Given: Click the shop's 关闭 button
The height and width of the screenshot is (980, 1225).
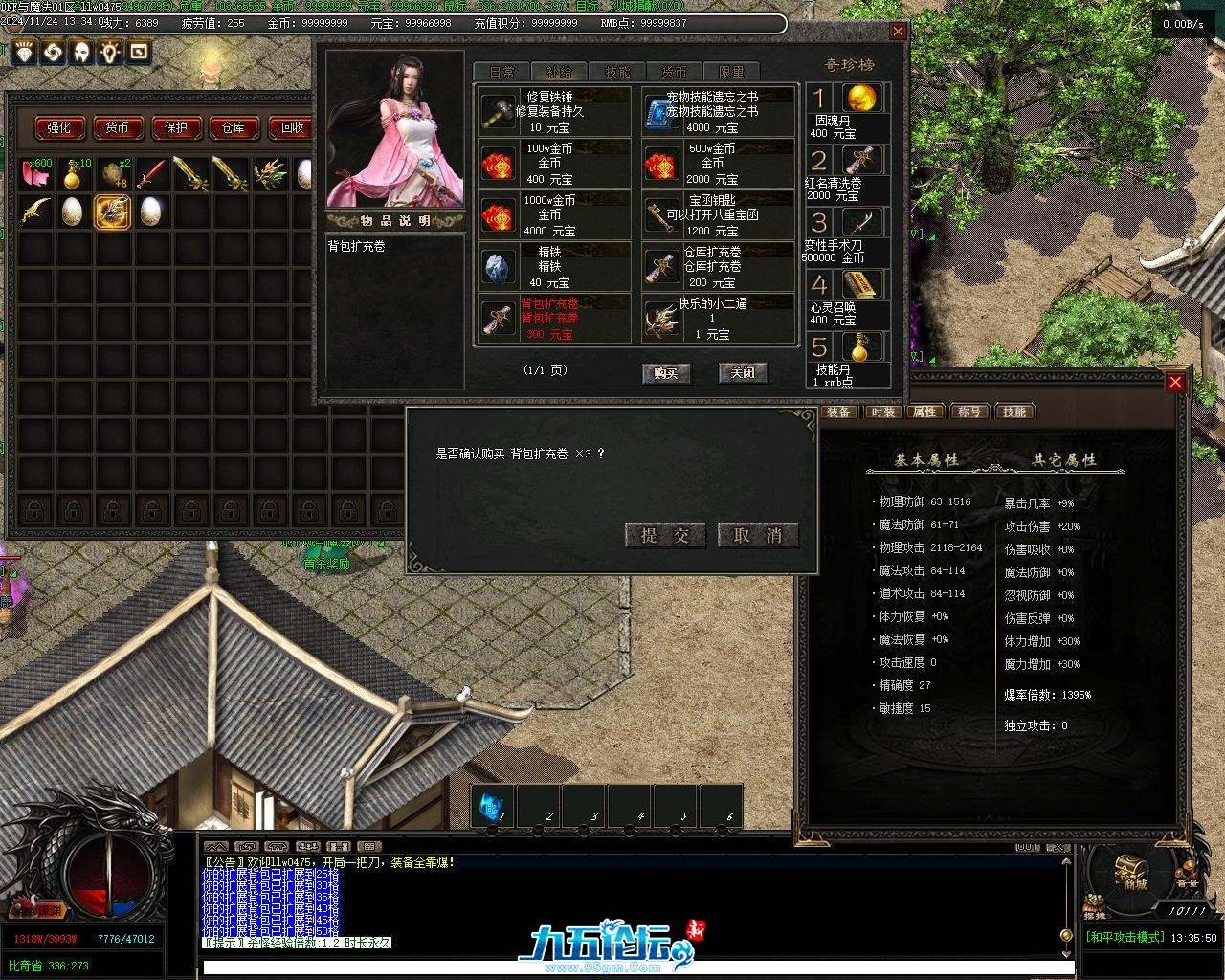Looking at the screenshot, I should tap(743, 372).
